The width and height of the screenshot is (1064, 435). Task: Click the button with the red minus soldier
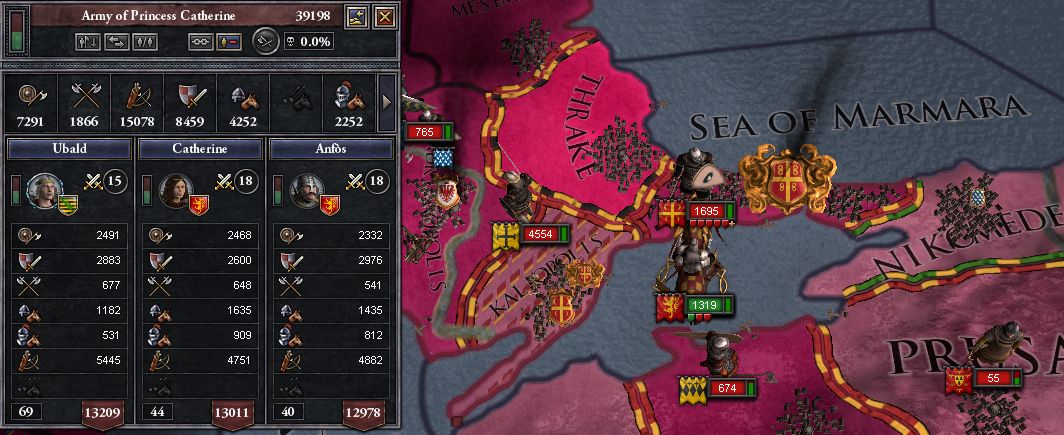pos(228,42)
